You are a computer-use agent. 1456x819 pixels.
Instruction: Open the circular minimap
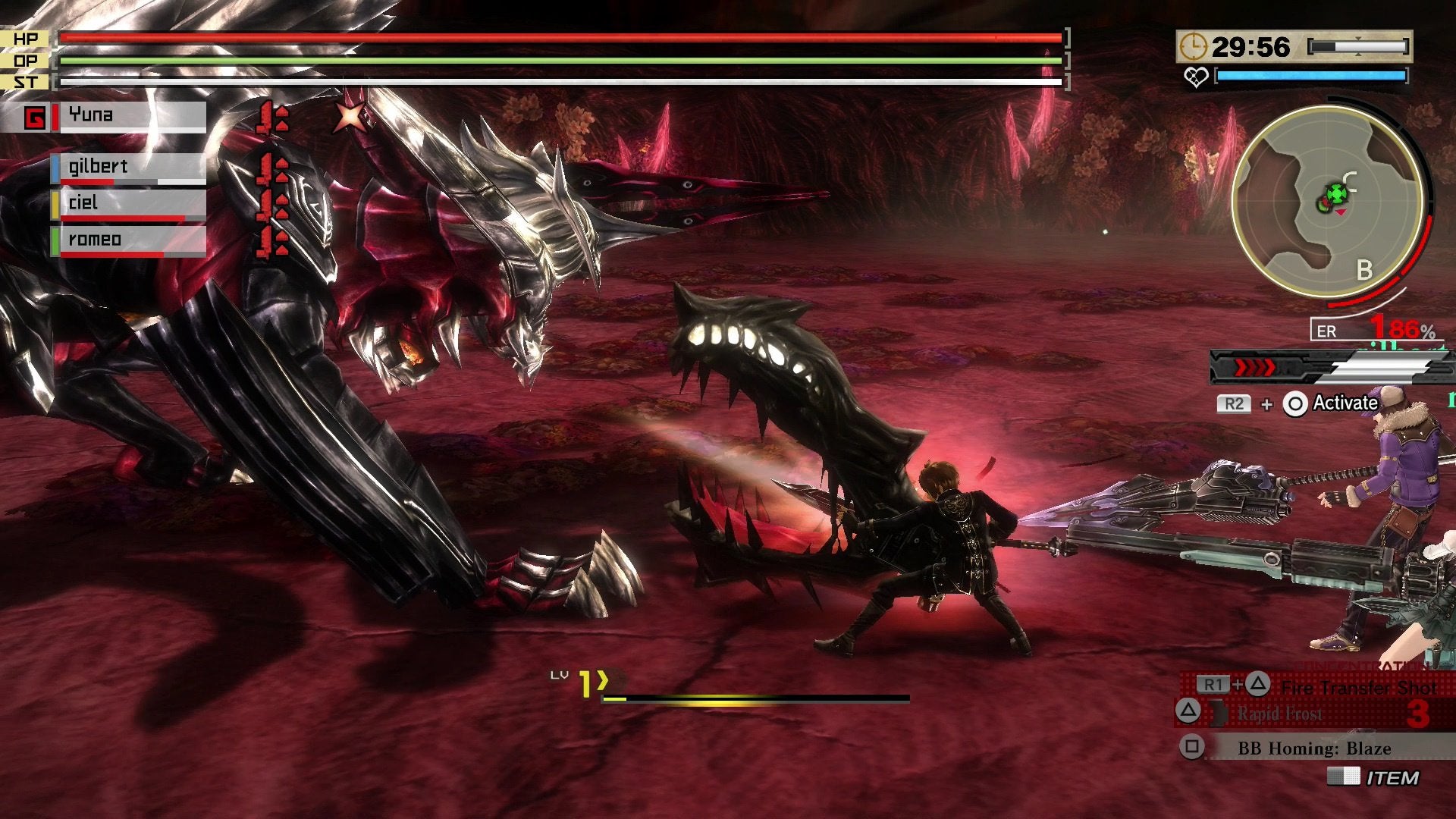pyautogui.click(x=1328, y=200)
